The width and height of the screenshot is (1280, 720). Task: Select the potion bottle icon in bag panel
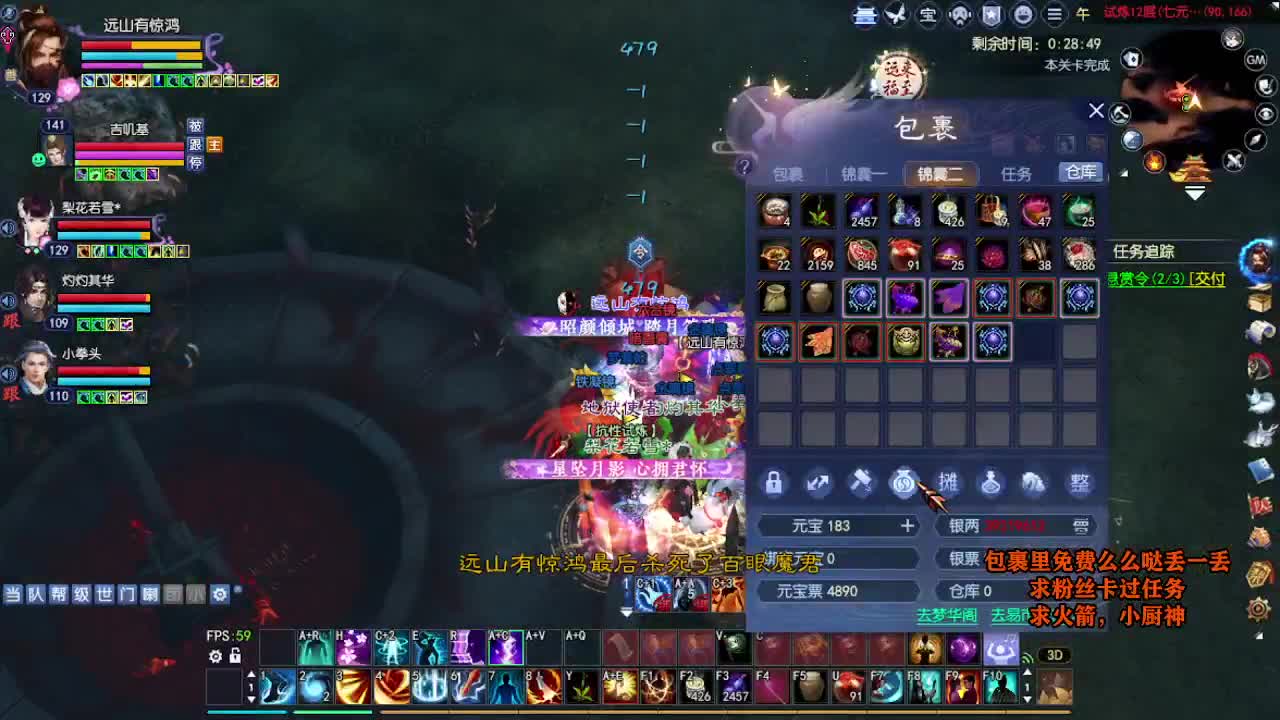(989, 483)
